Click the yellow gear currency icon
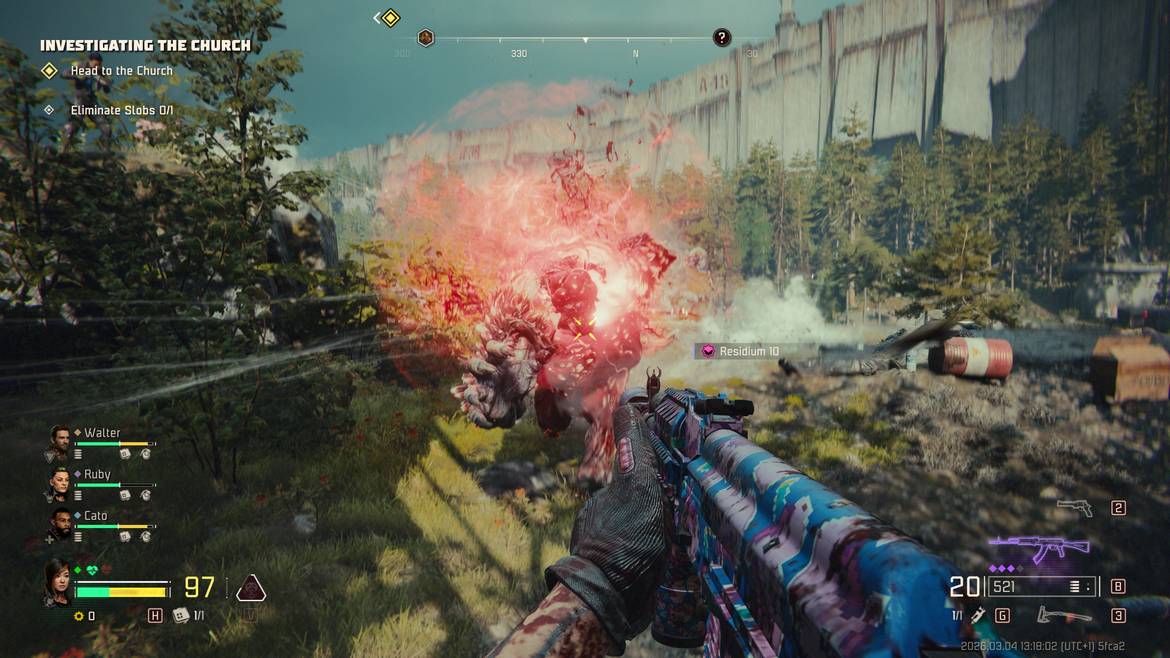Screen dimensions: 1170x658 click(x=78, y=616)
